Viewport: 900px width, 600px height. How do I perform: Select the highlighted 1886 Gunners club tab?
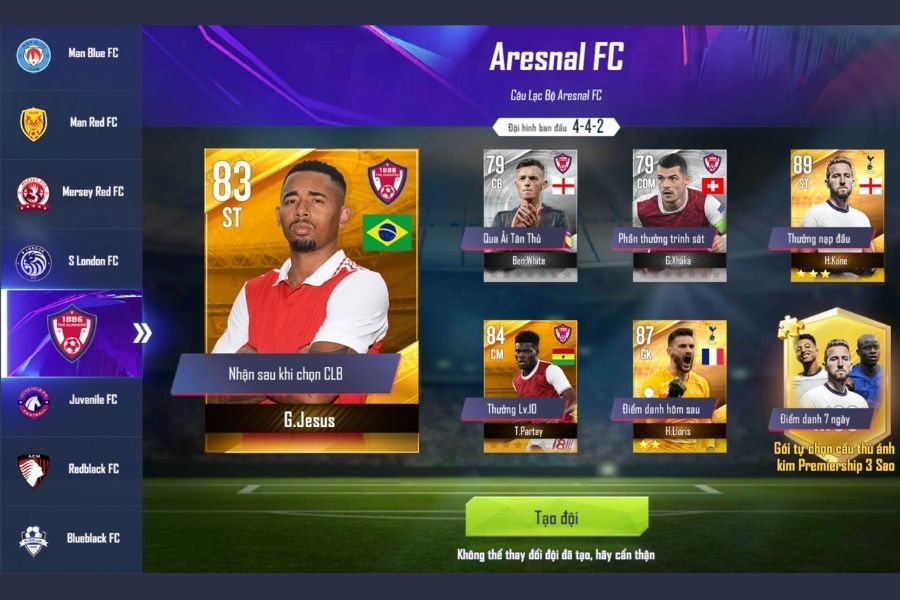click(72, 333)
